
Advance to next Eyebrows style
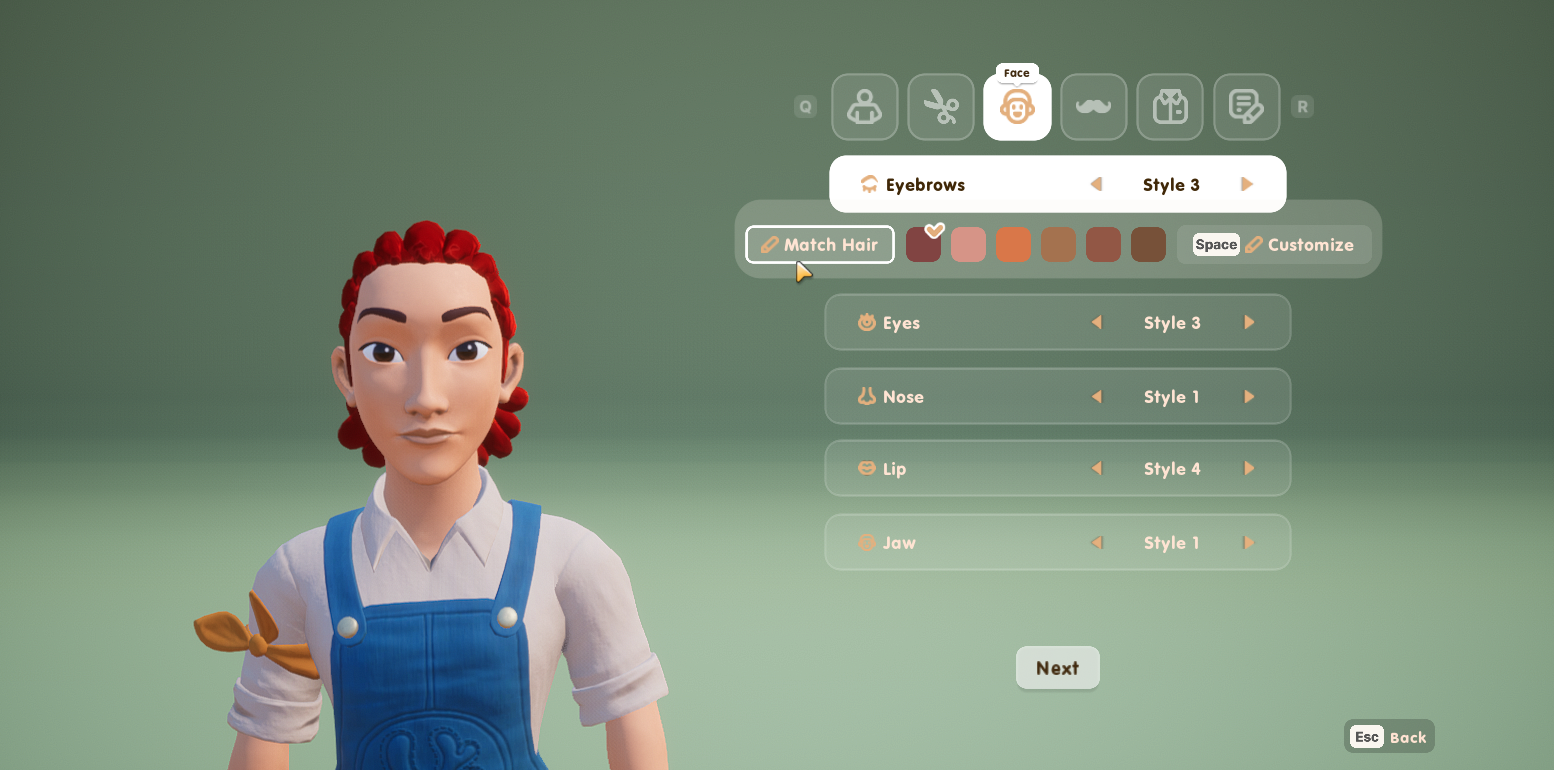[x=1247, y=184]
